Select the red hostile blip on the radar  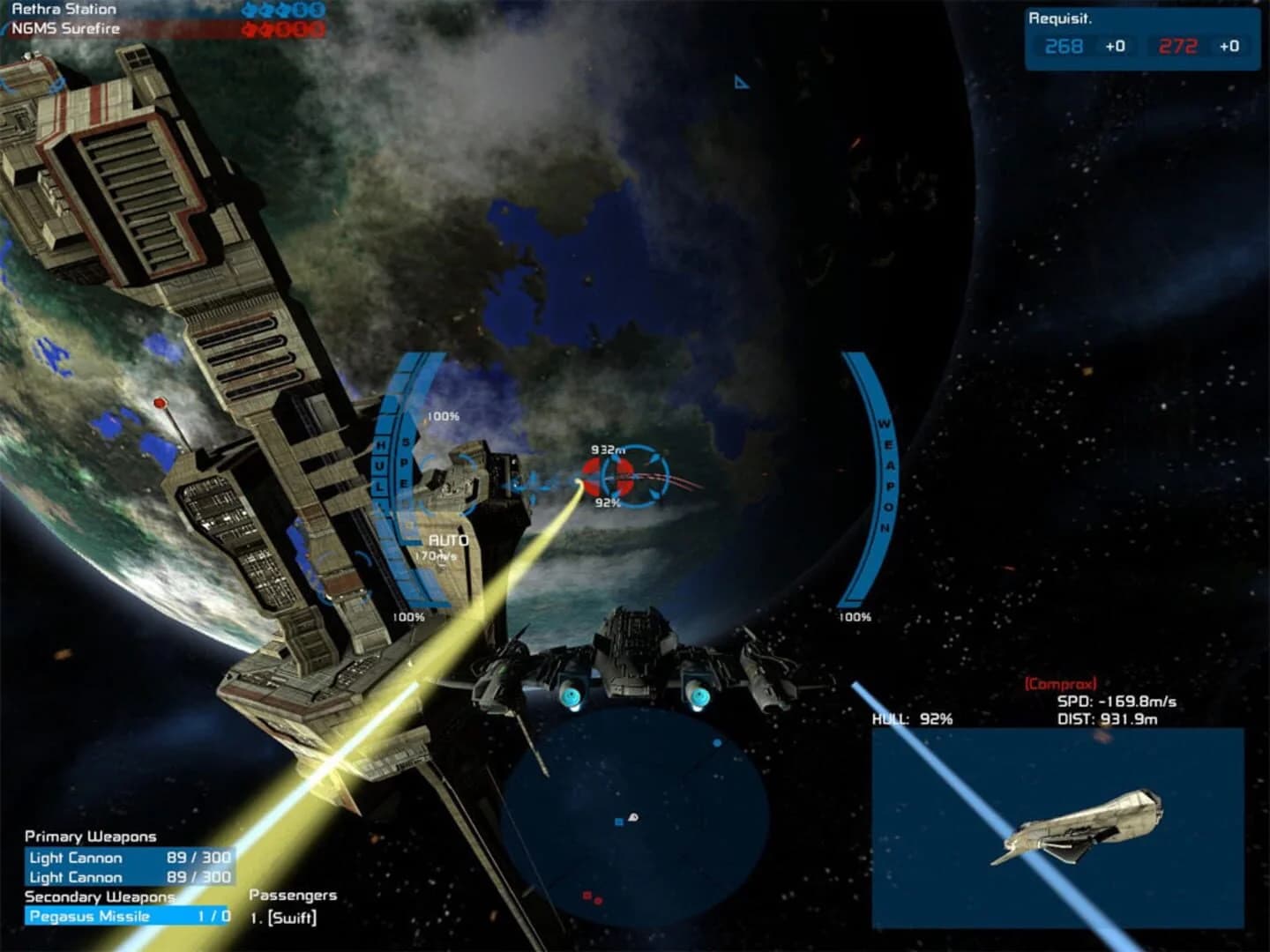click(588, 896)
